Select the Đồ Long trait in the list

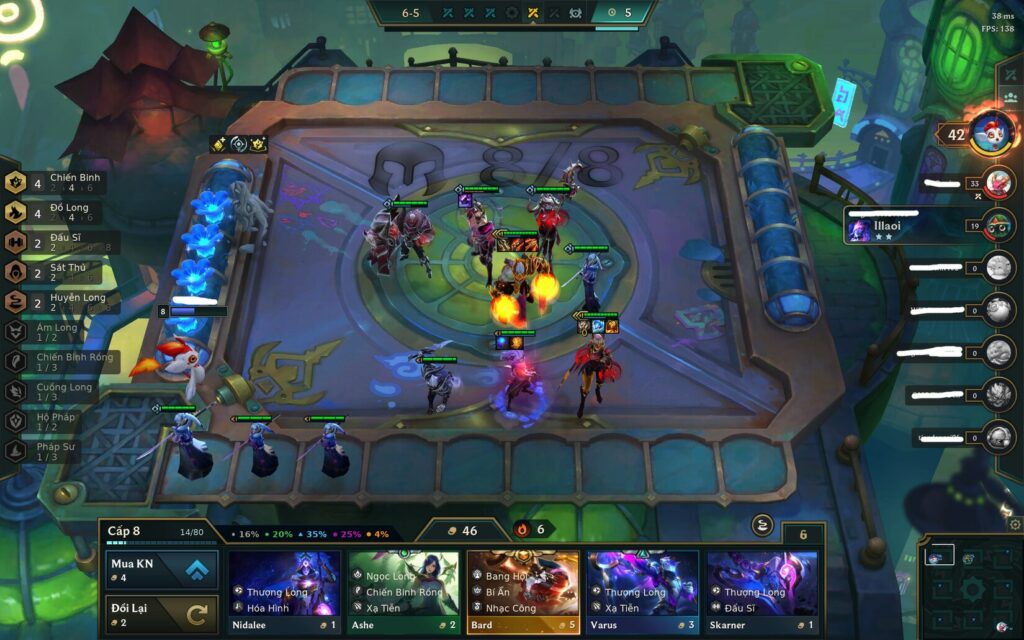click(60, 212)
